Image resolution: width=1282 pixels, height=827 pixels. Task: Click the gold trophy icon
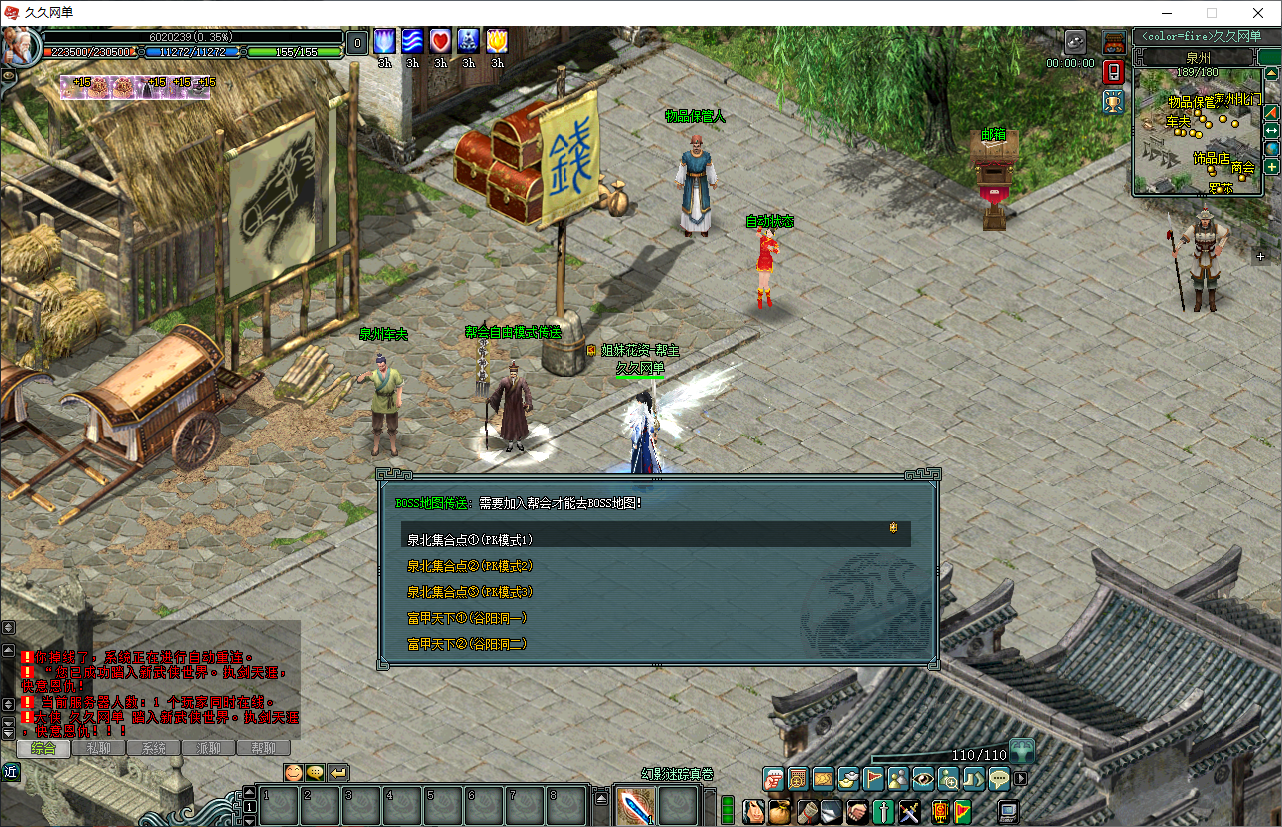pos(1113,101)
